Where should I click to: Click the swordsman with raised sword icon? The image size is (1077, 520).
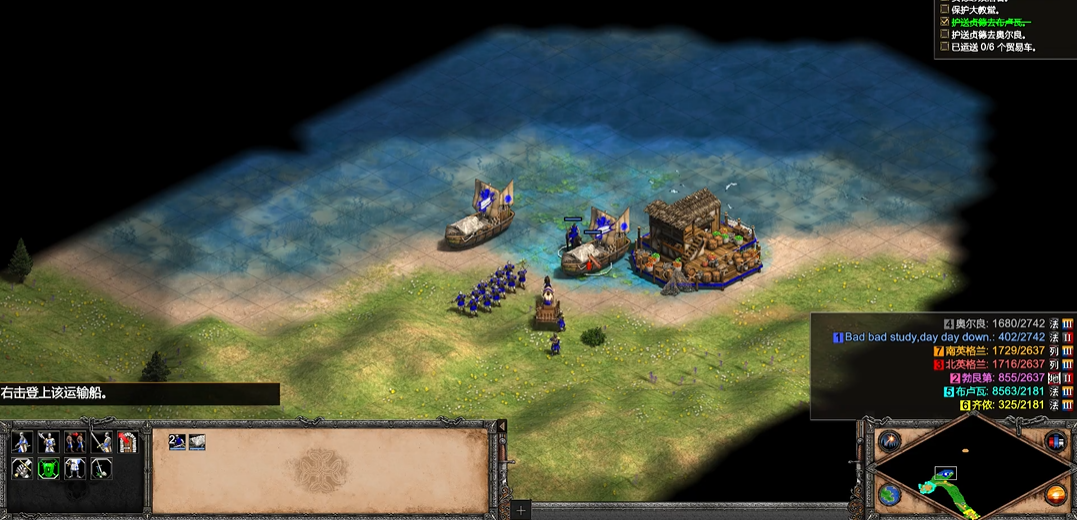coord(101,442)
